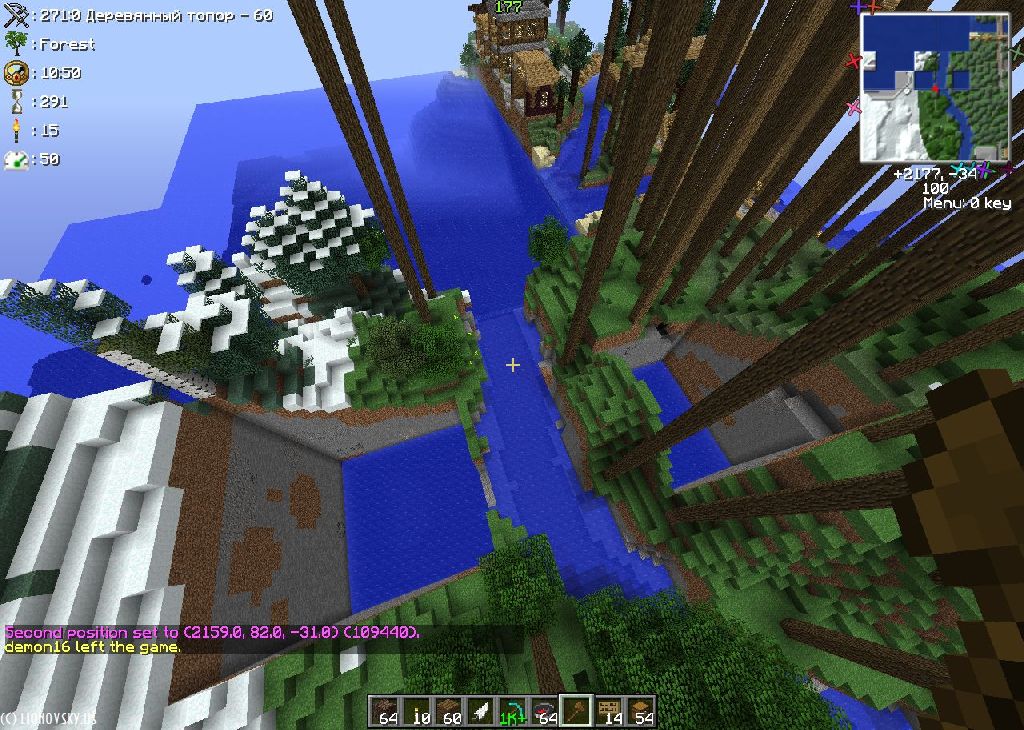Equip the diamond pickaxe from the hotbar
The height and width of the screenshot is (730, 1024).
(512, 710)
